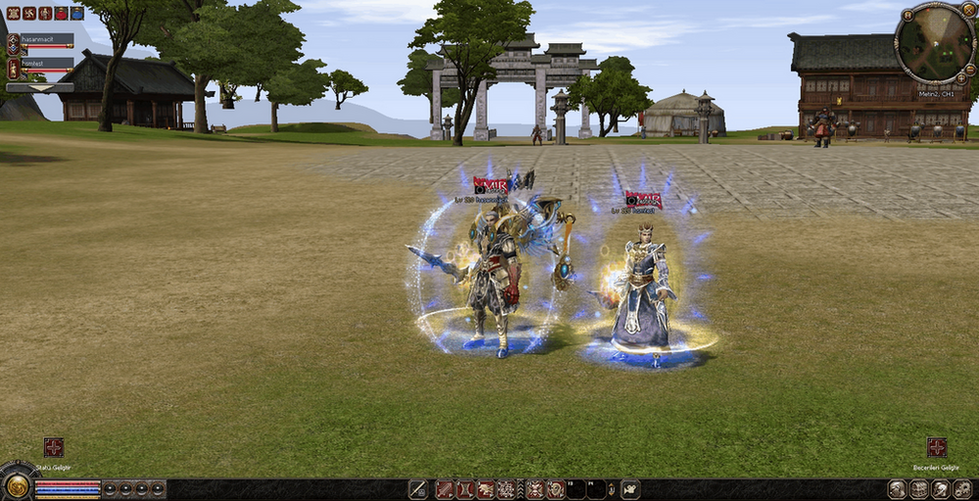Collapse the party list arrow bar
This screenshot has width=979, height=501.
tap(40, 87)
